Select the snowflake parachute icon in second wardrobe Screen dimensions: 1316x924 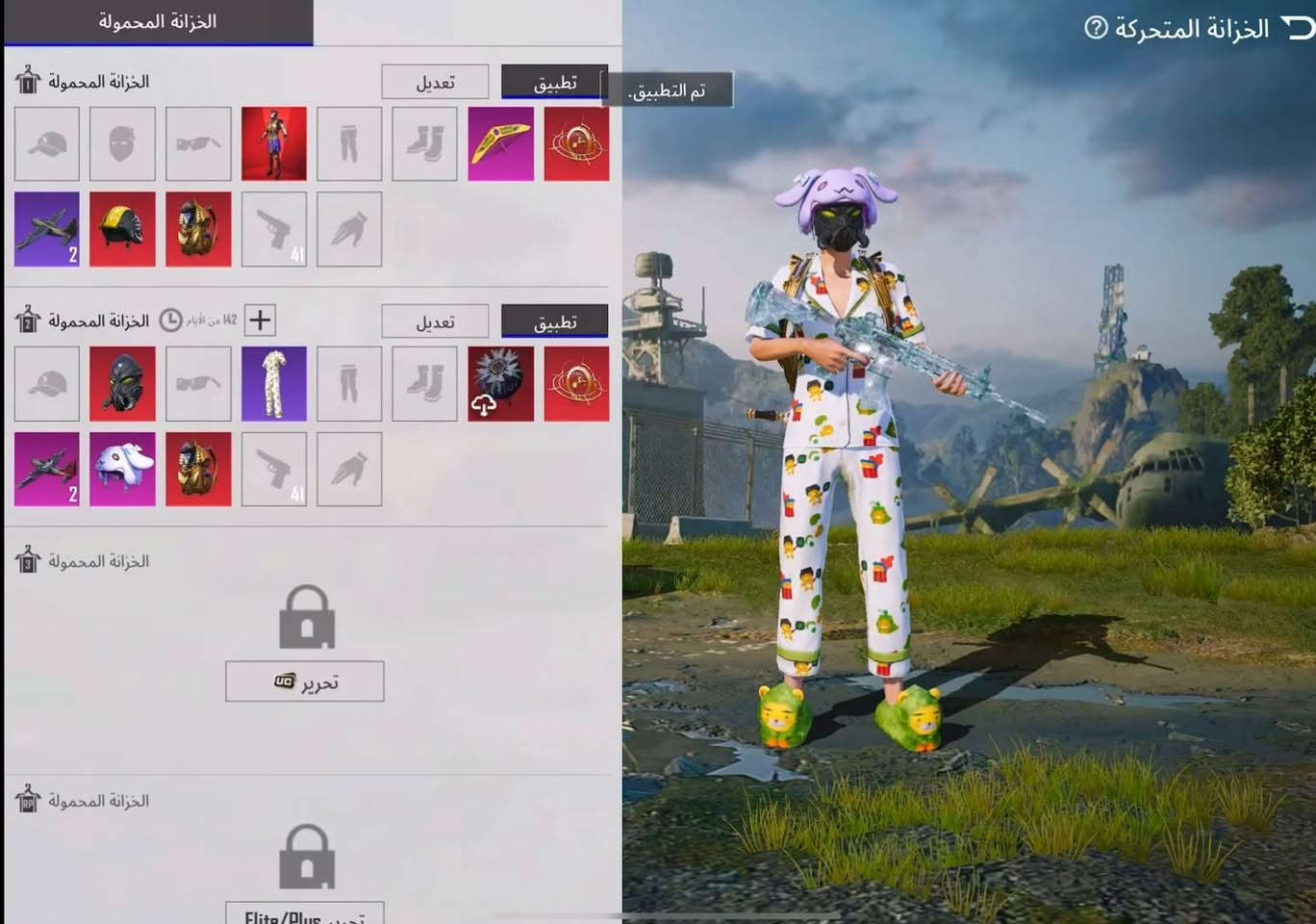(x=500, y=383)
